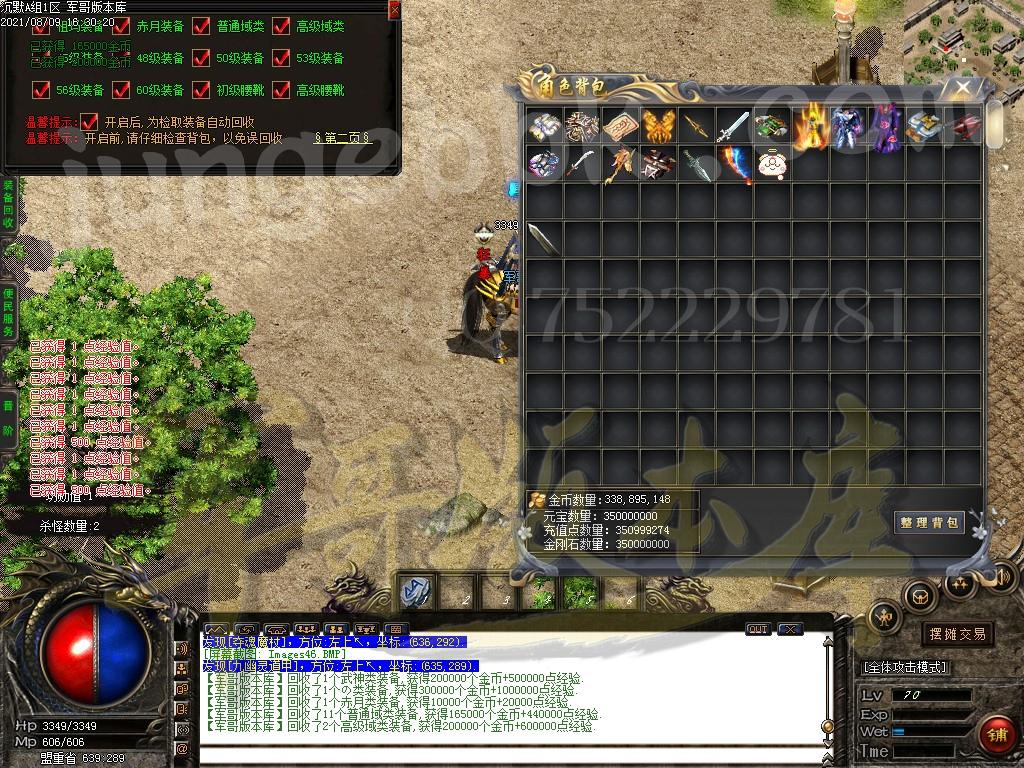Toggle the auto-recycle on pickup checkbox
Image resolution: width=1024 pixels, height=768 pixels.
(89, 121)
